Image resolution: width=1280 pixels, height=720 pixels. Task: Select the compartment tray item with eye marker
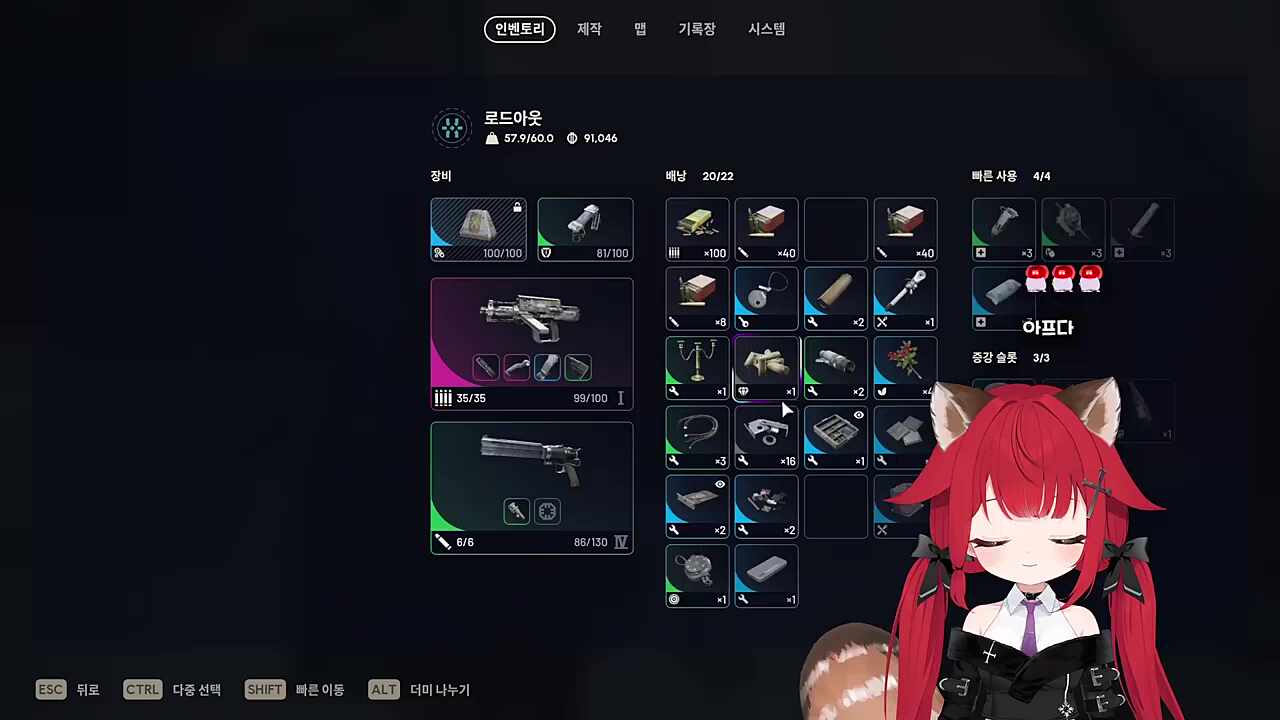(x=836, y=437)
